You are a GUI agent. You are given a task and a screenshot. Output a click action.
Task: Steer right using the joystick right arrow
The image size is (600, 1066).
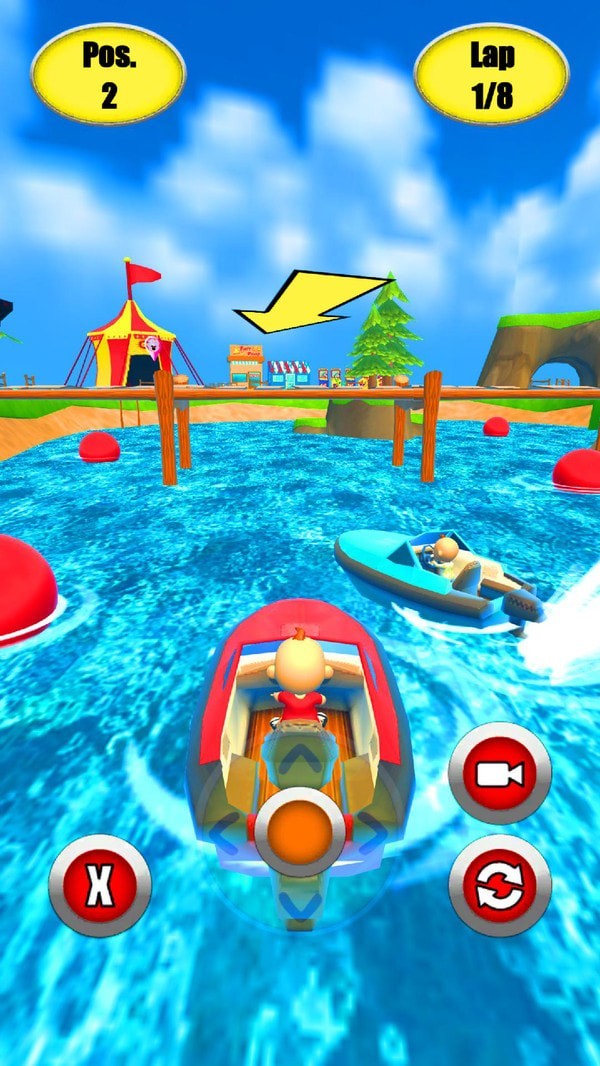click(x=372, y=833)
